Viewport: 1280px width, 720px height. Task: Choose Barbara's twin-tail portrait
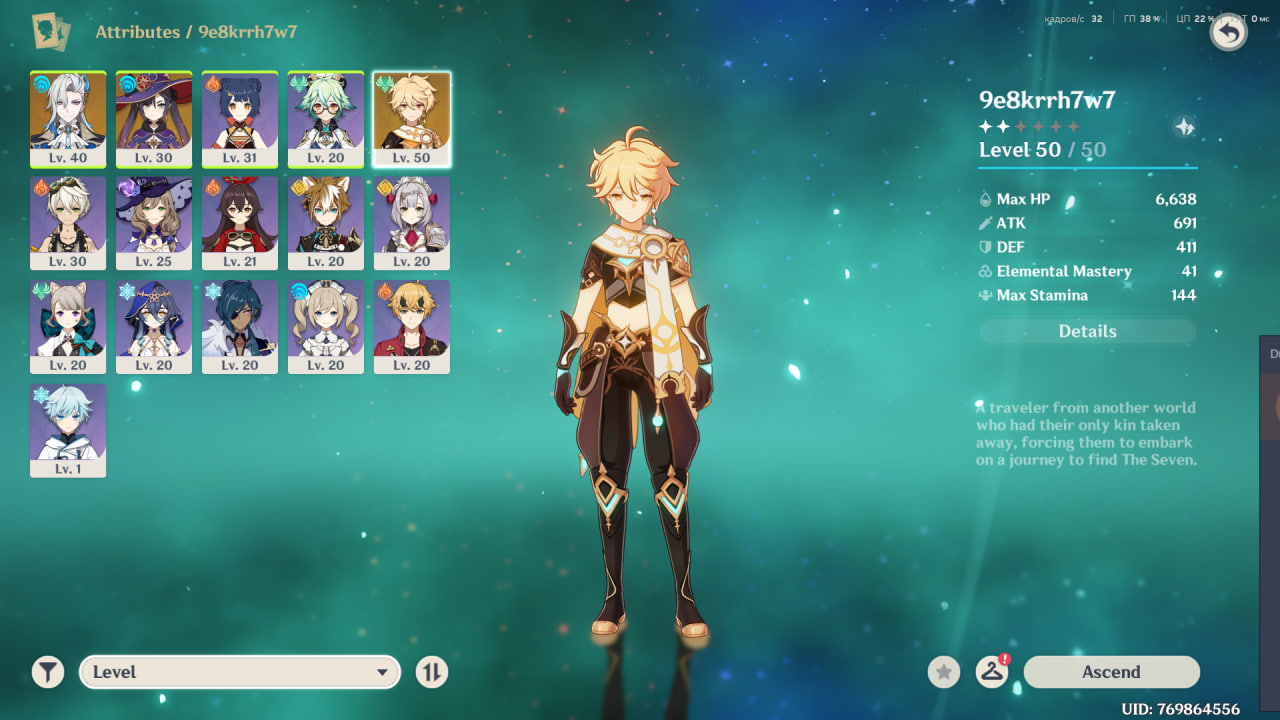tap(326, 327)
